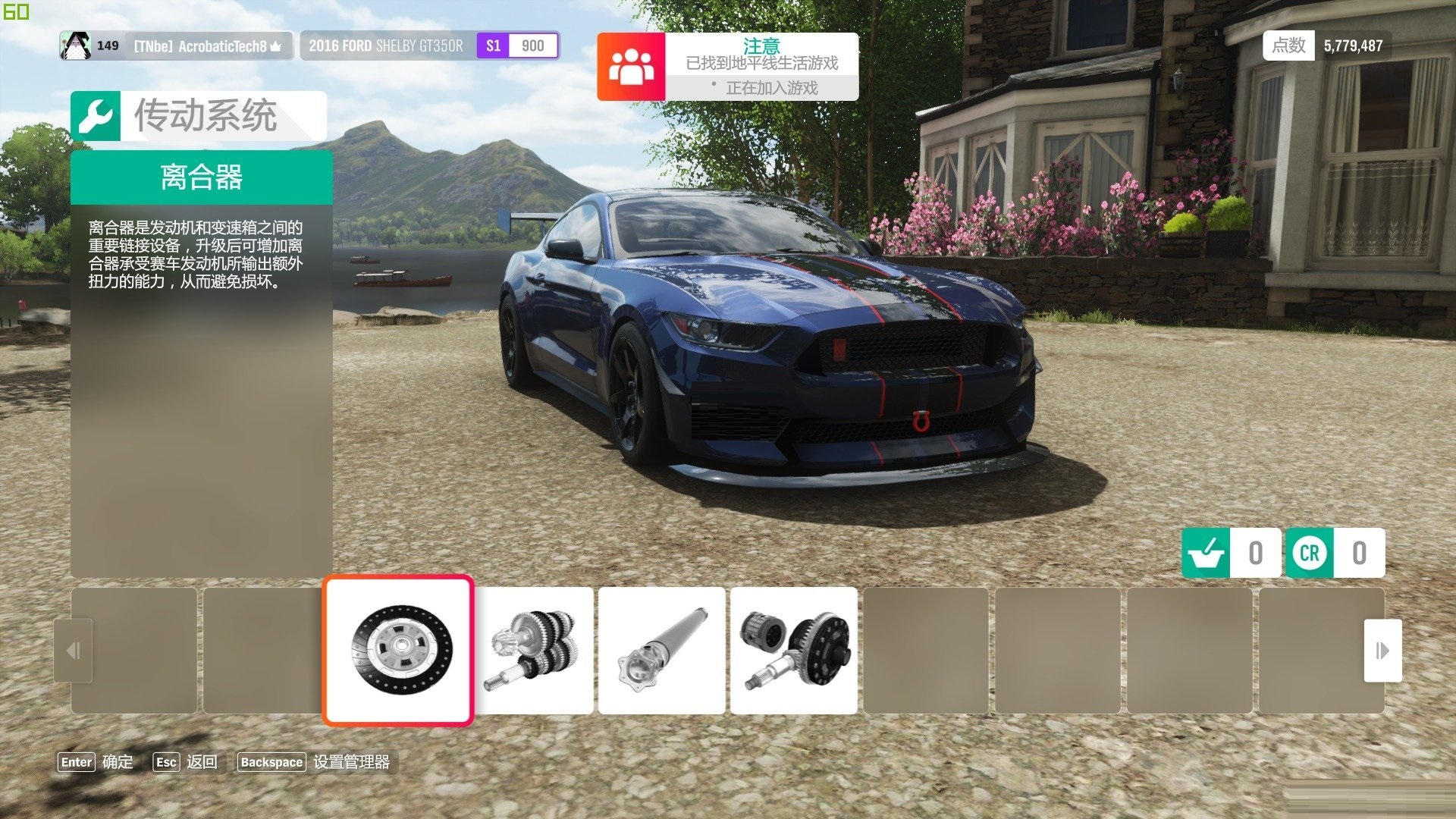This screenshot has height=819, width=1456.
Task: Click the 确定 confirm prompt
Action: click(x=96, y=762)
